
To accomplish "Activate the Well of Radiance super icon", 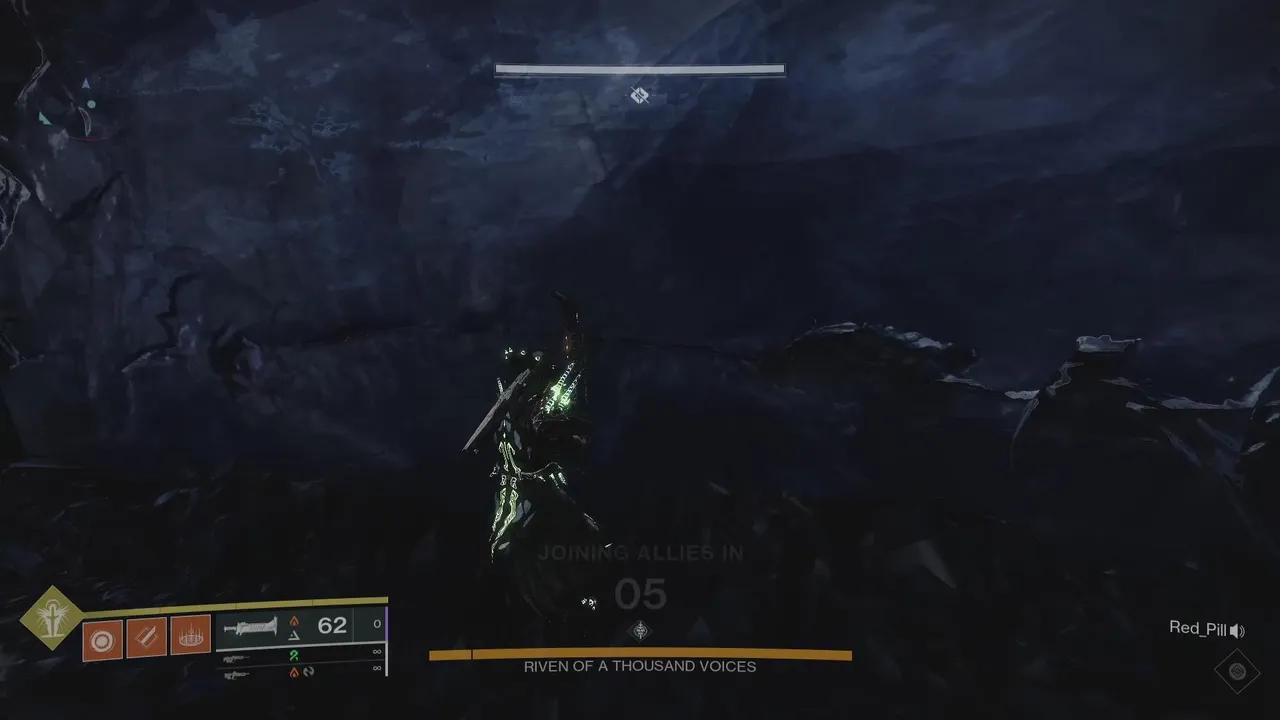I will pyautogui.click(x=51, y=617).
